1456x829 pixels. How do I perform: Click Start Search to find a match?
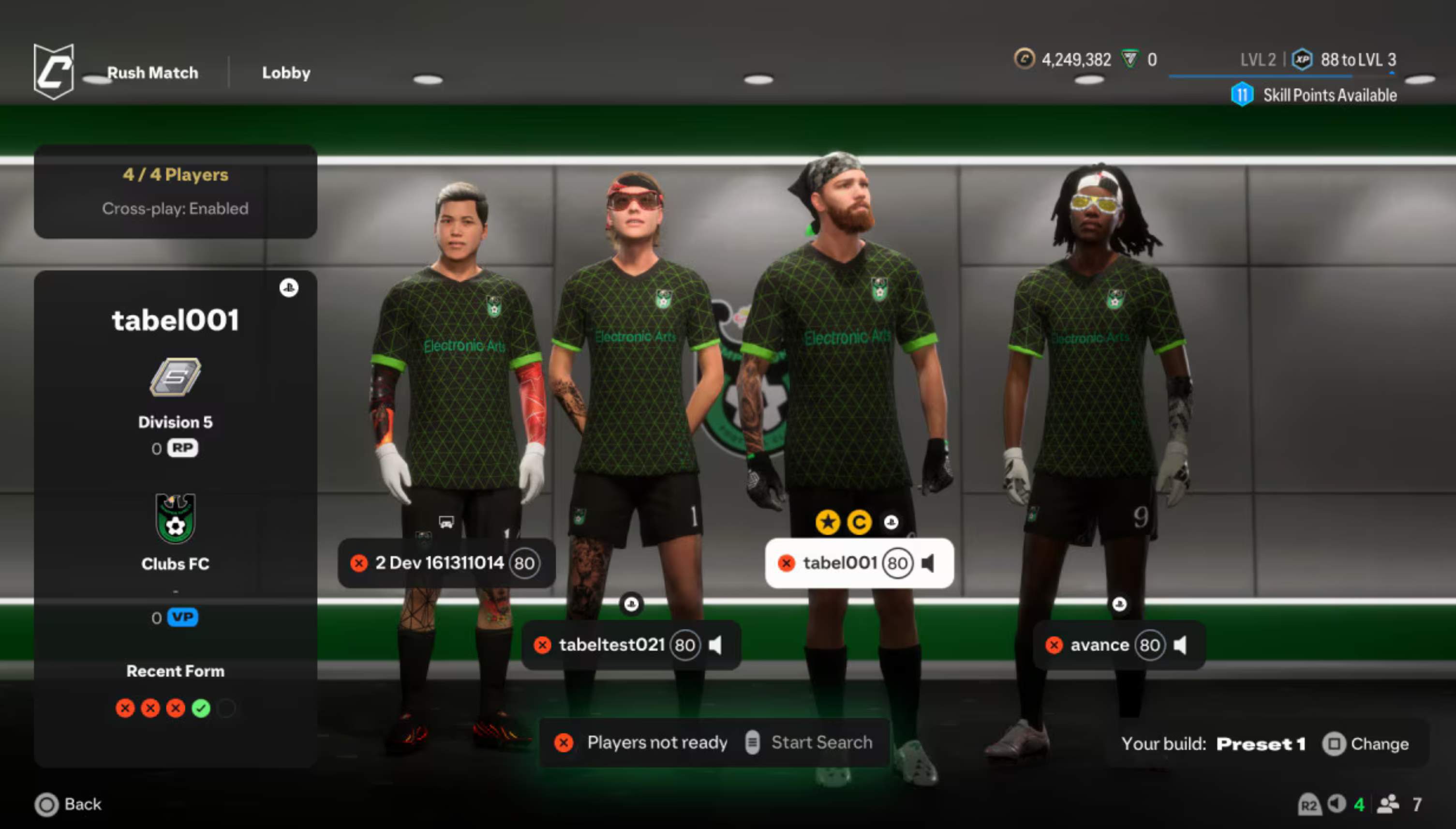(821, 742)
